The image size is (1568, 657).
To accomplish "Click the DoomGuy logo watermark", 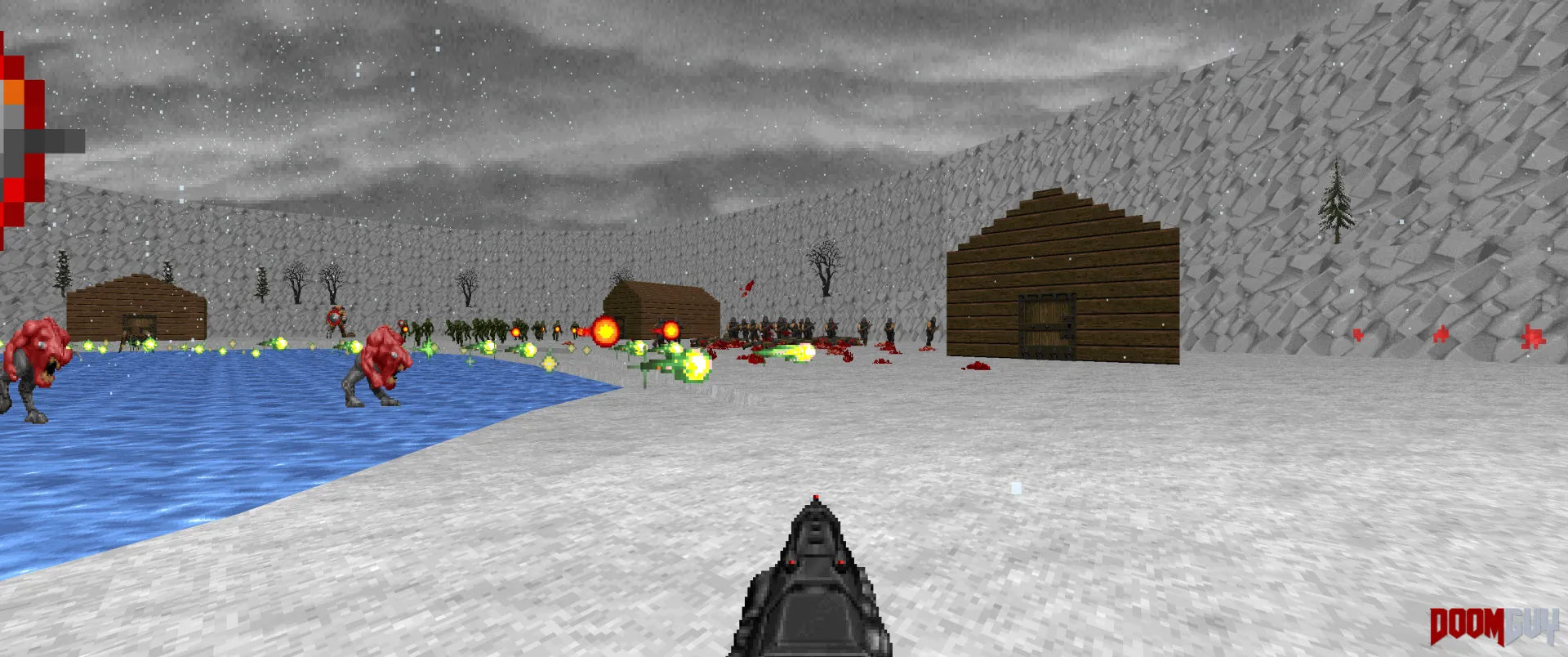I will [1493, 627].
